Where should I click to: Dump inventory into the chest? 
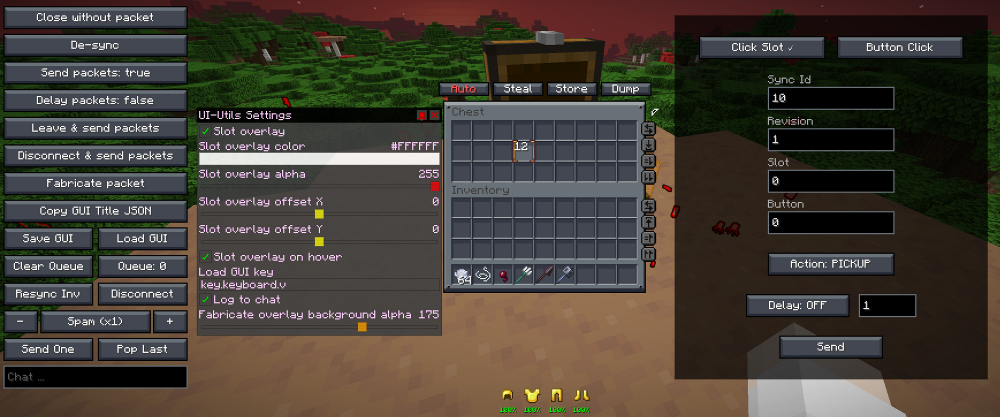tap(625, 89)
